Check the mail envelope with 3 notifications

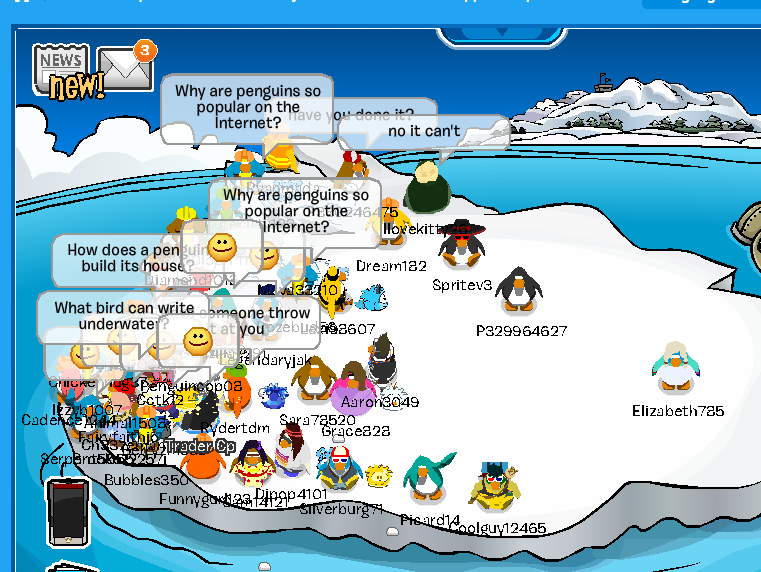(124, 68)
